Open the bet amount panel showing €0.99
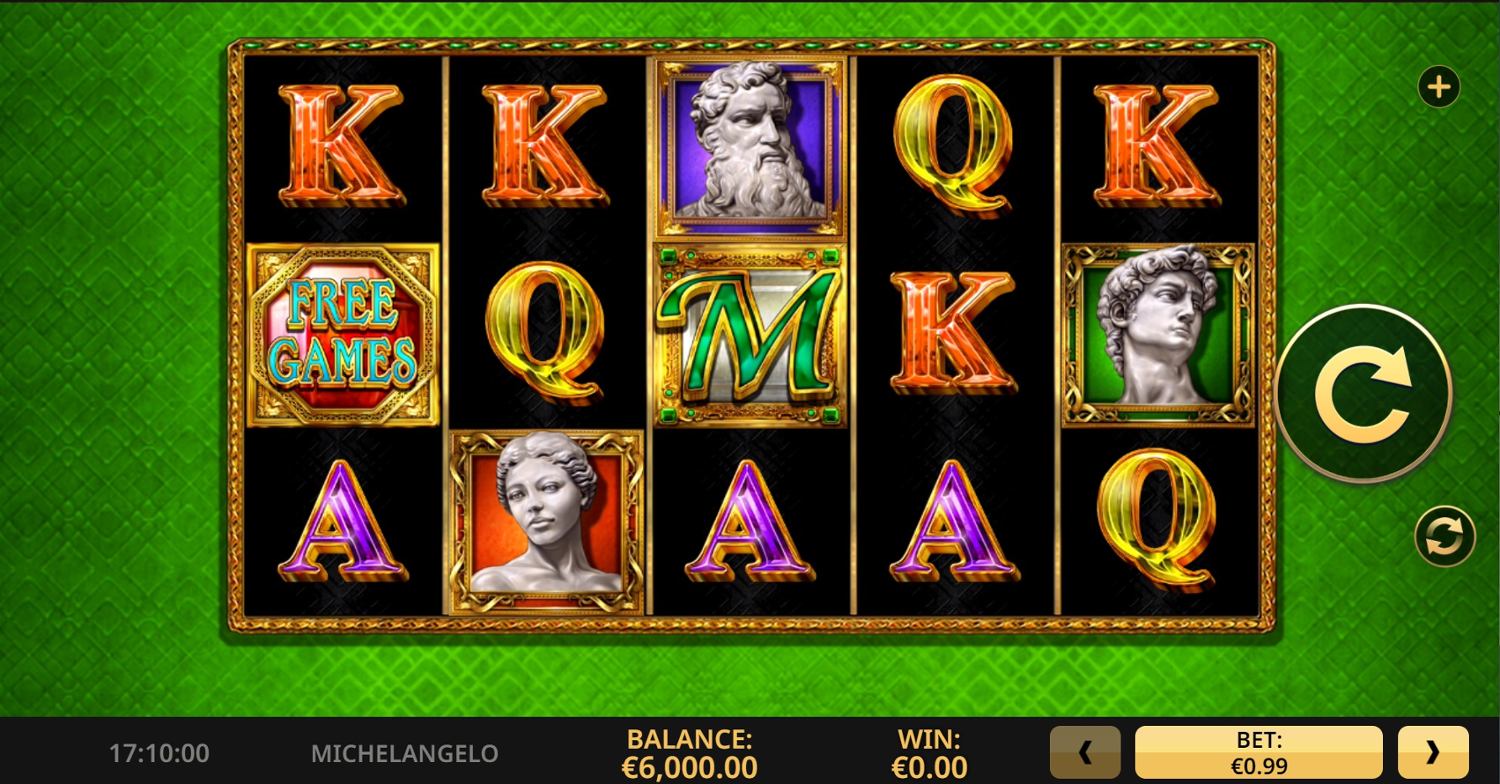Image resolution: width=1500 pixels, height=784 pixels. [1258, 752]
